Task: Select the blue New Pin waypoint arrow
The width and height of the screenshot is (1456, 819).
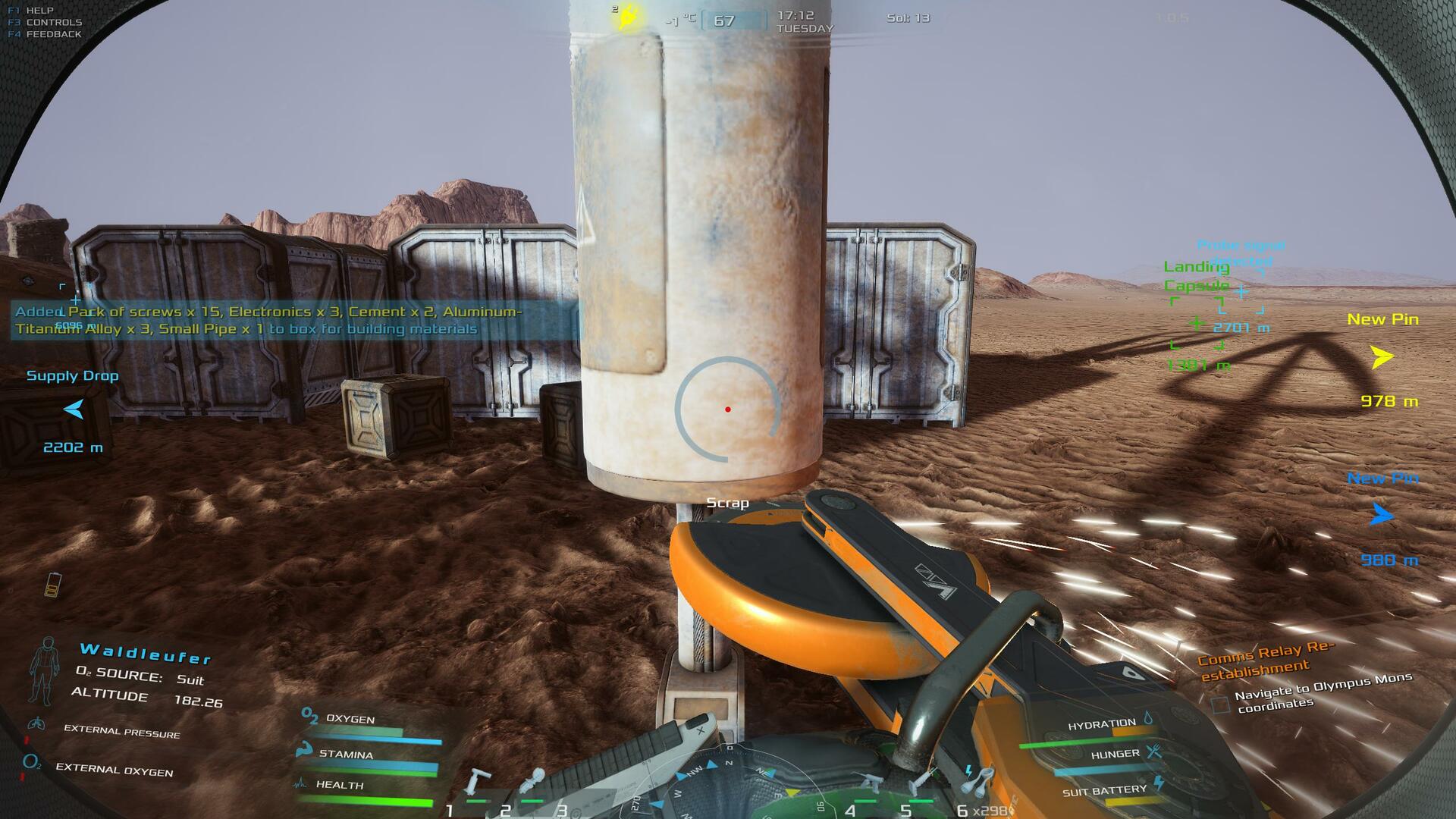Action: click(x=1382, y=516)
